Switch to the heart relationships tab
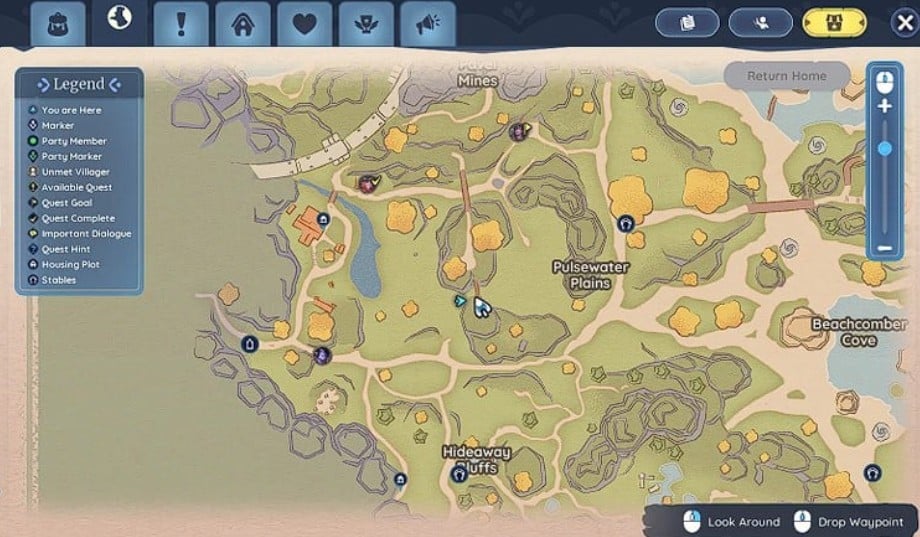920x537 pixels. tap(304, 23)
